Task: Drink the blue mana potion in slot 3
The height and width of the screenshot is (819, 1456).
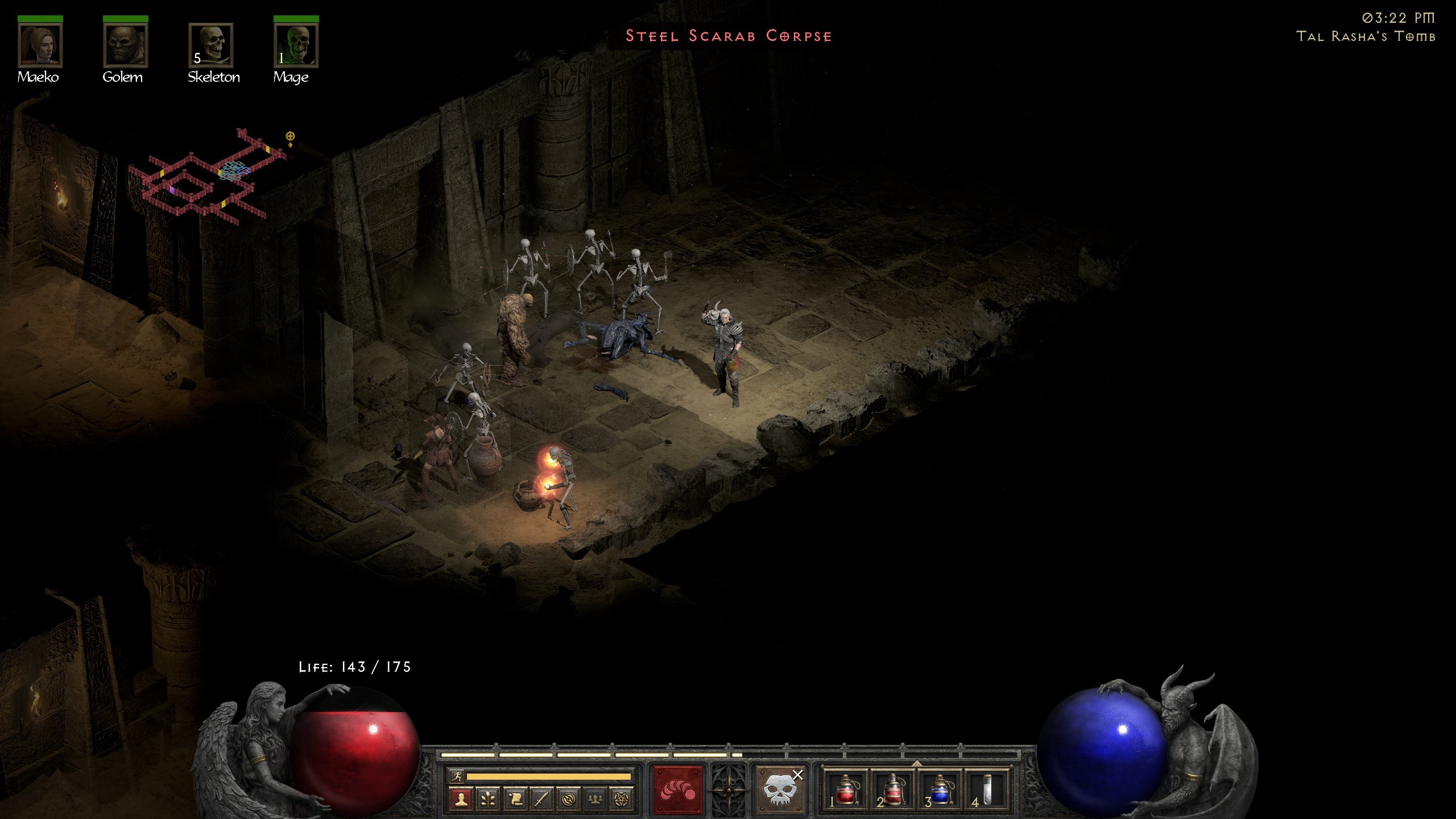Action: [940, 791]
